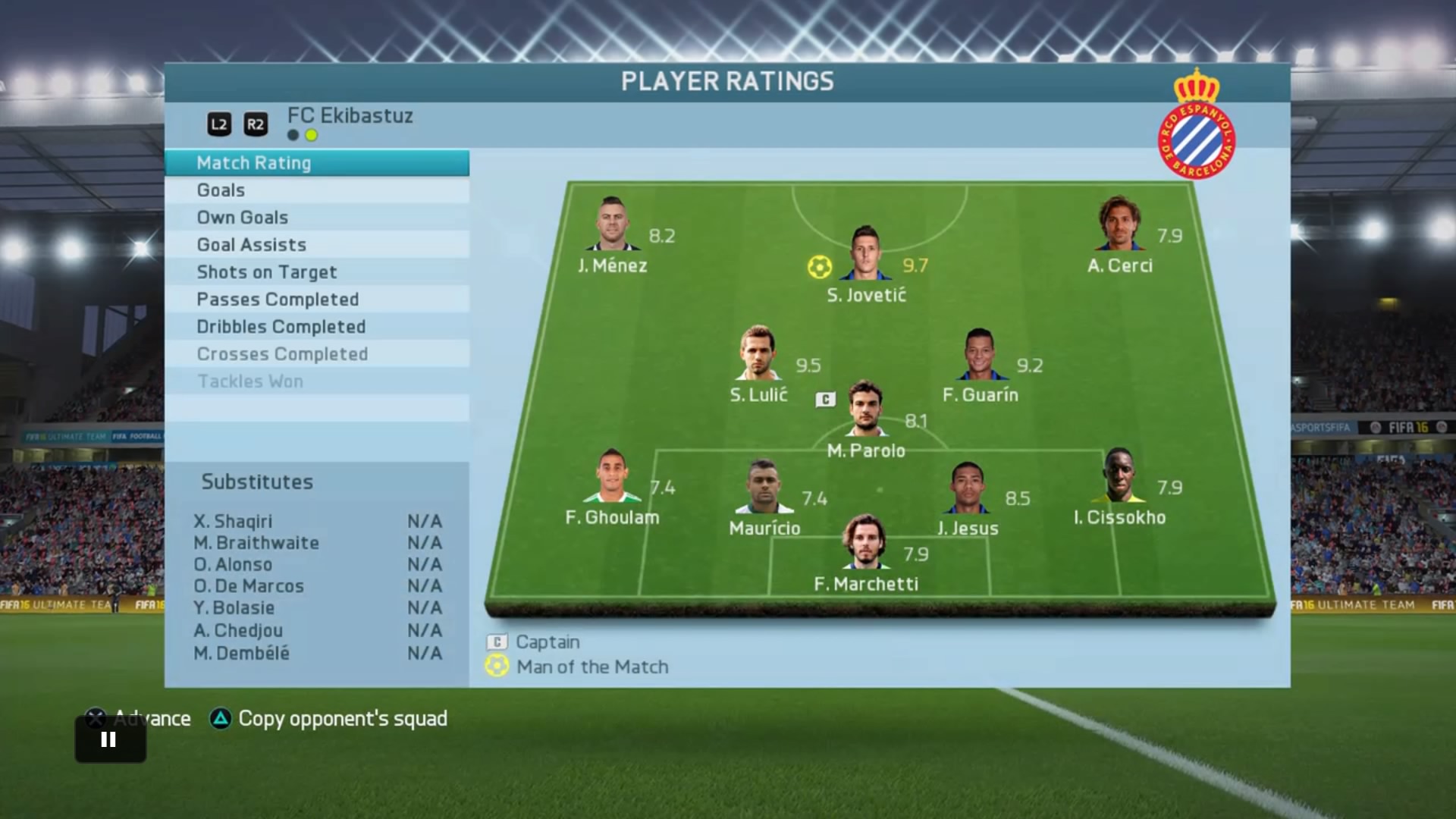
Task: Select Shots on Target entry
Action: [x=316, y=272]
